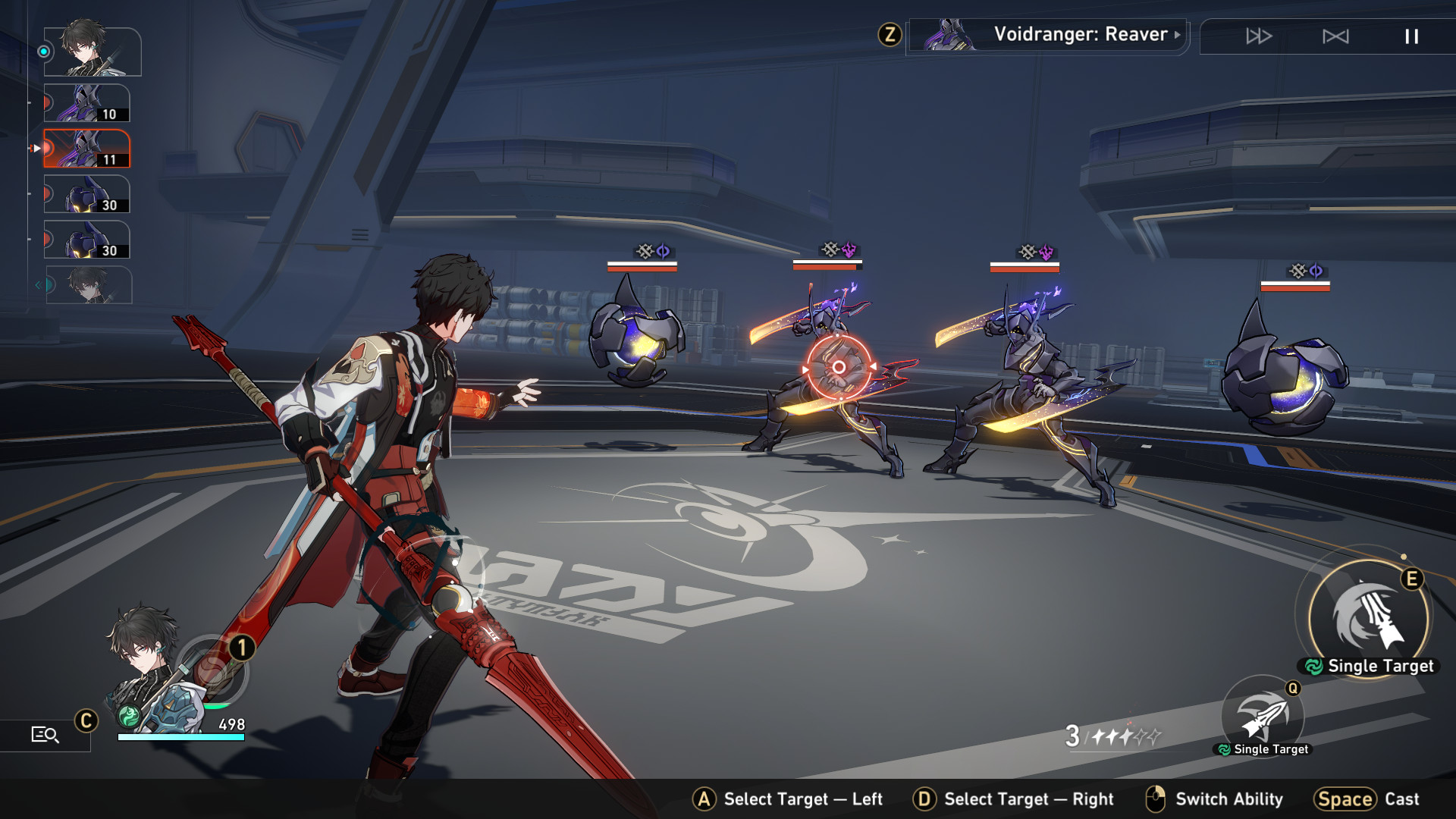Select the highlighted turn order entry numbered 11

87,149
